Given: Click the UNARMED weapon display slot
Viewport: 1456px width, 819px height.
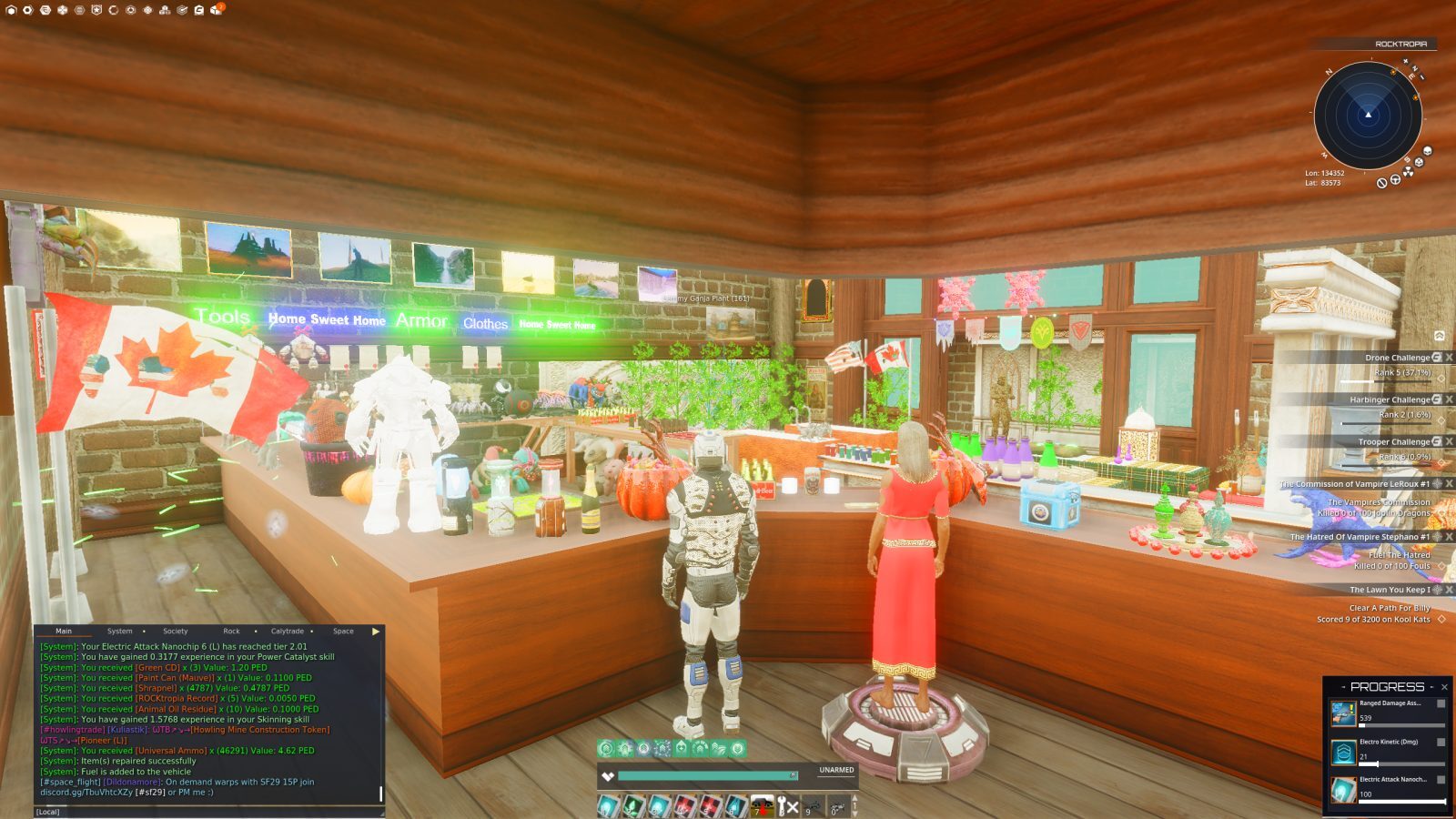Looking at the screenshot, I should coord(837,769).
